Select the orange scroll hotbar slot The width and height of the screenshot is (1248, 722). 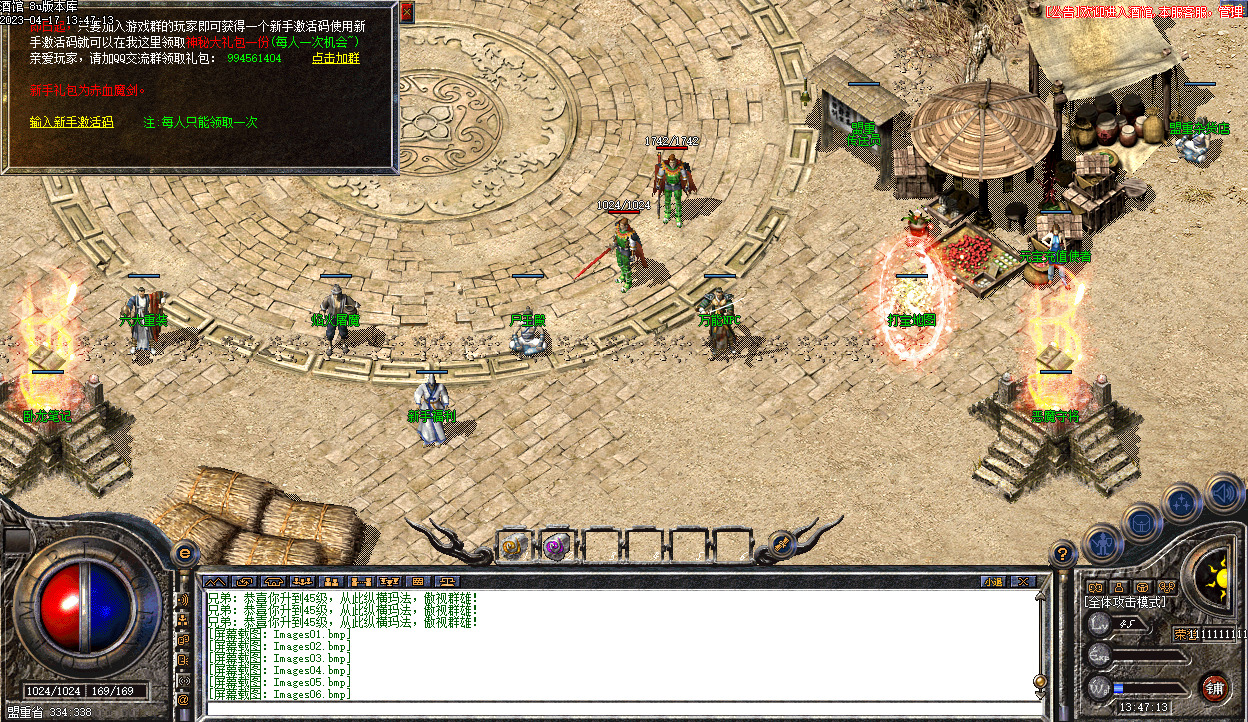click(513, 546)
